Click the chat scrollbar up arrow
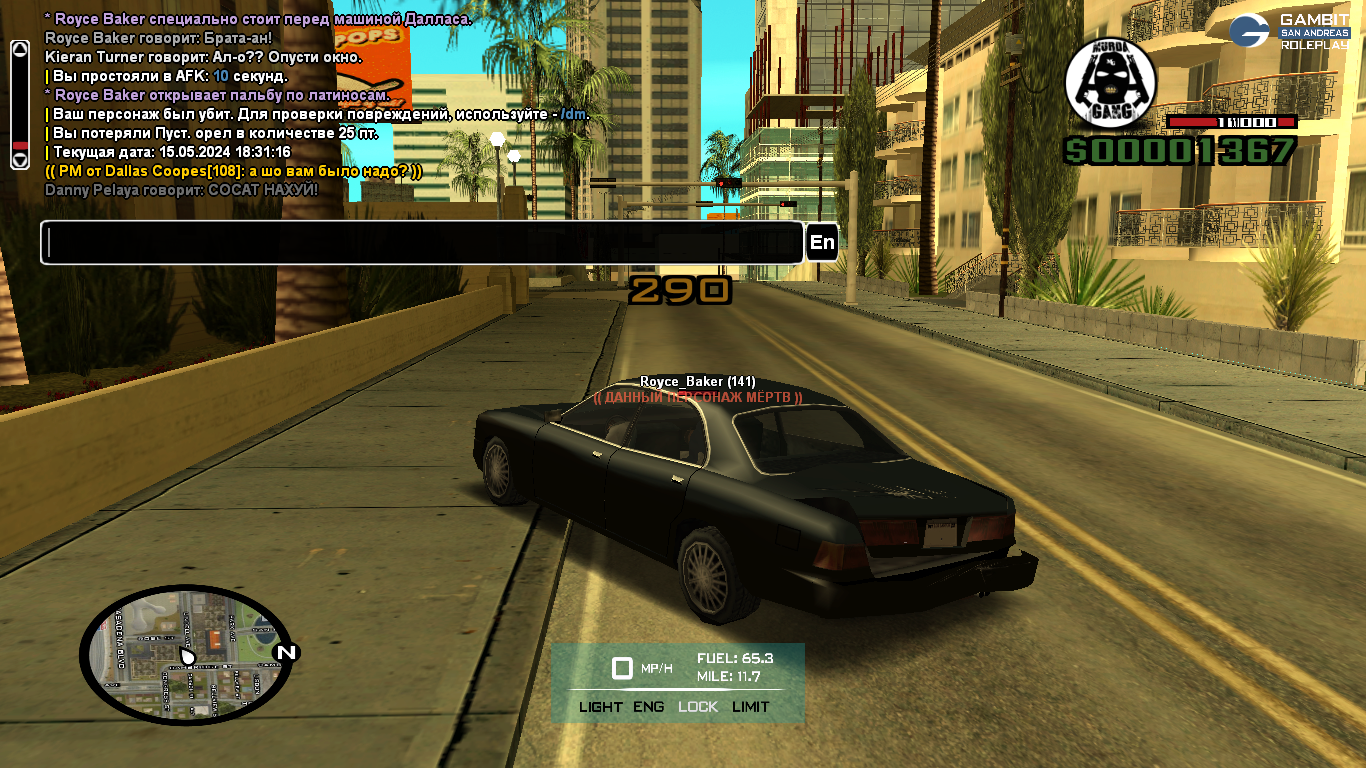This screenshot has height=768, width=1366. click(x=19, y=49)
